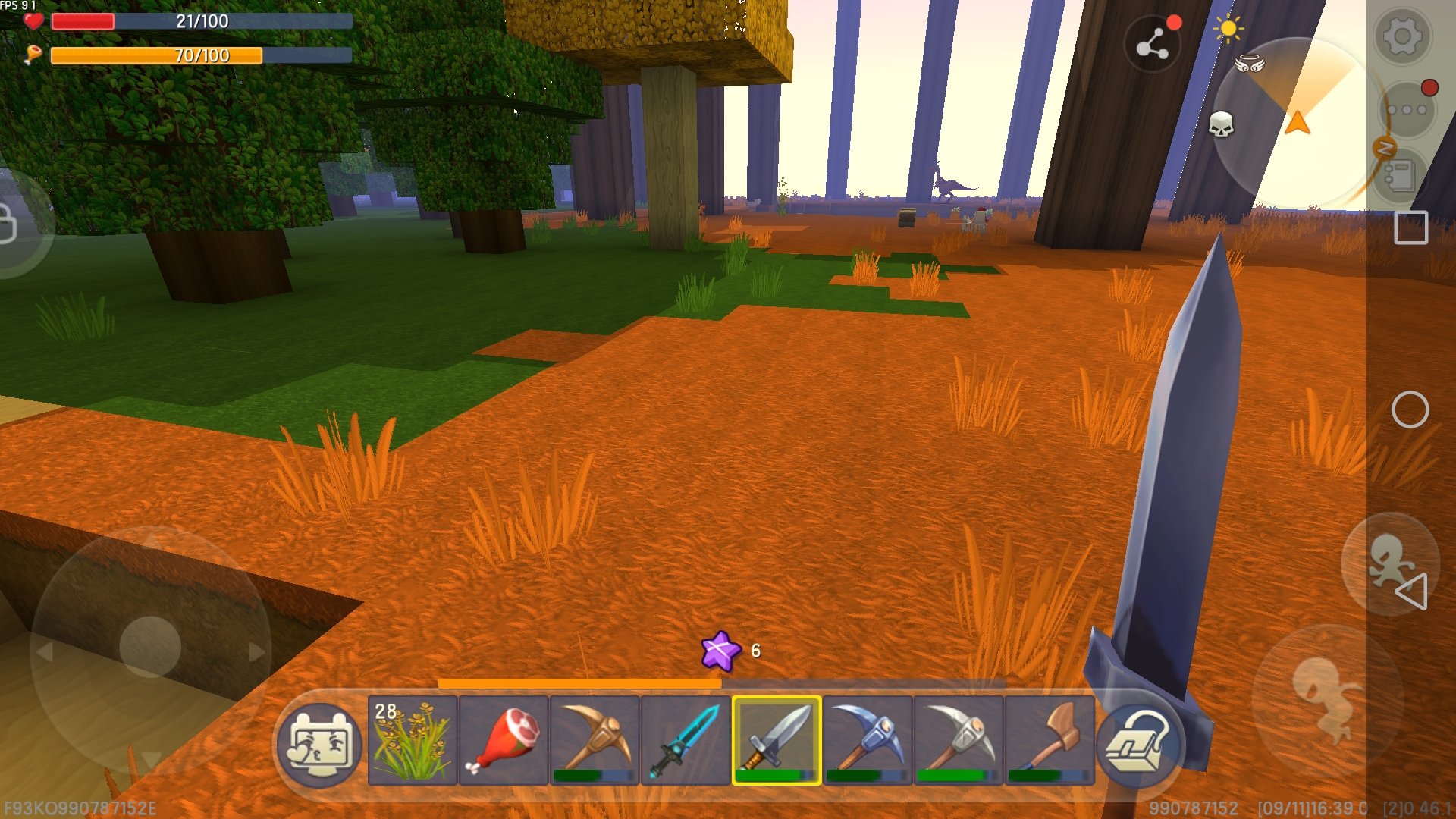Choose the copper pickaxe slot
The width and height of the screenshot is (1456, 819).
tap(595, 740)
